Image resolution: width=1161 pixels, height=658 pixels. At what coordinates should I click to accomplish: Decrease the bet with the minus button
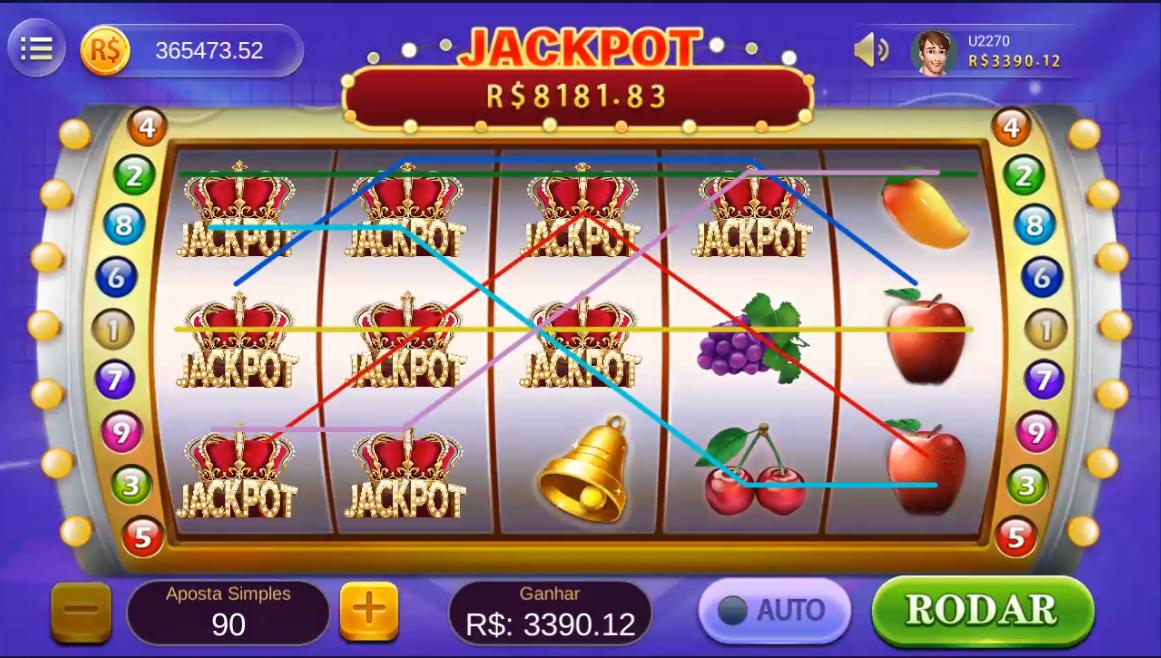[x=81, y=611]
